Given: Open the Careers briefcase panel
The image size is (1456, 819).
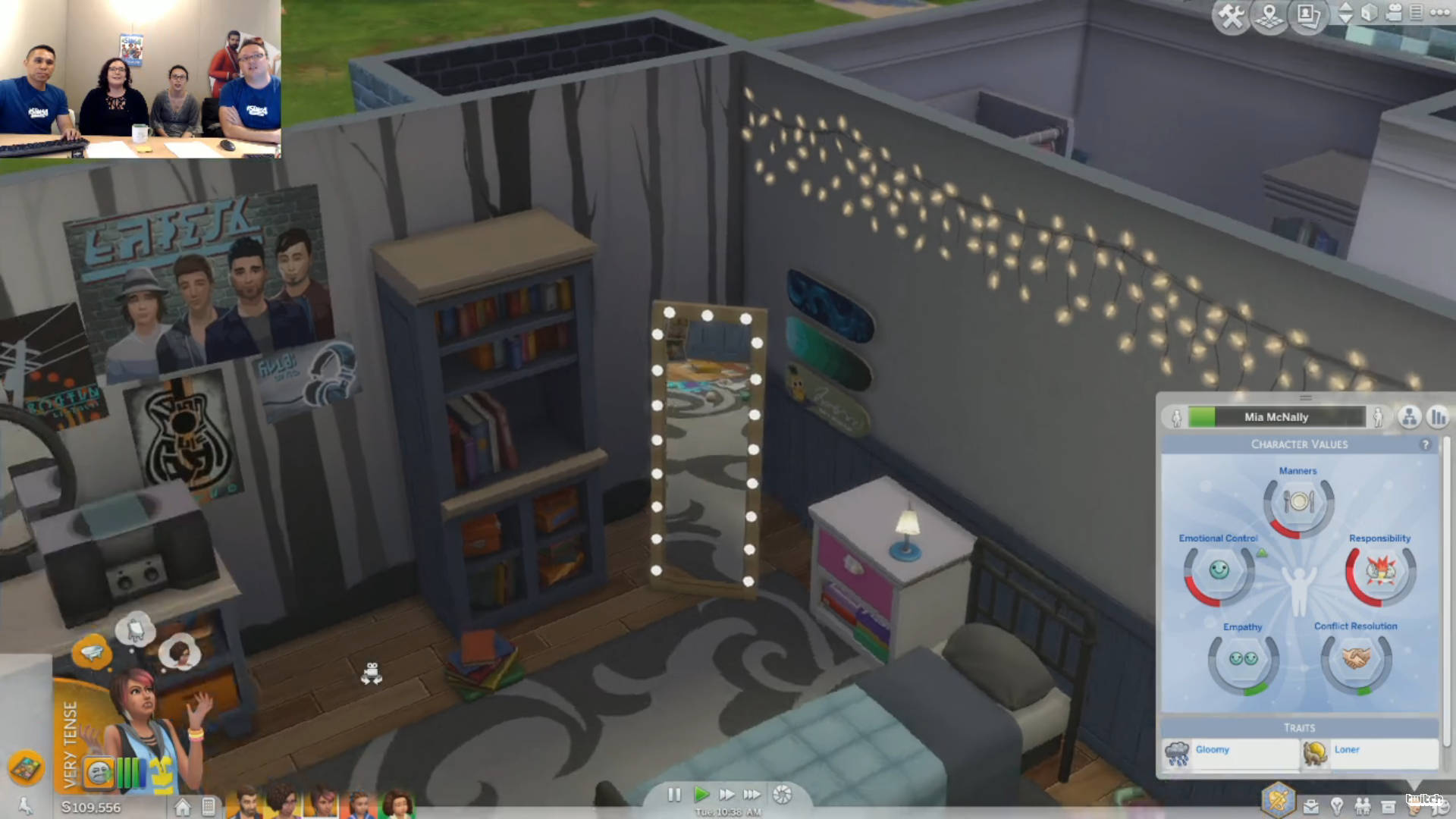Looking at the screenshot, I should (x=1310, y=806).
